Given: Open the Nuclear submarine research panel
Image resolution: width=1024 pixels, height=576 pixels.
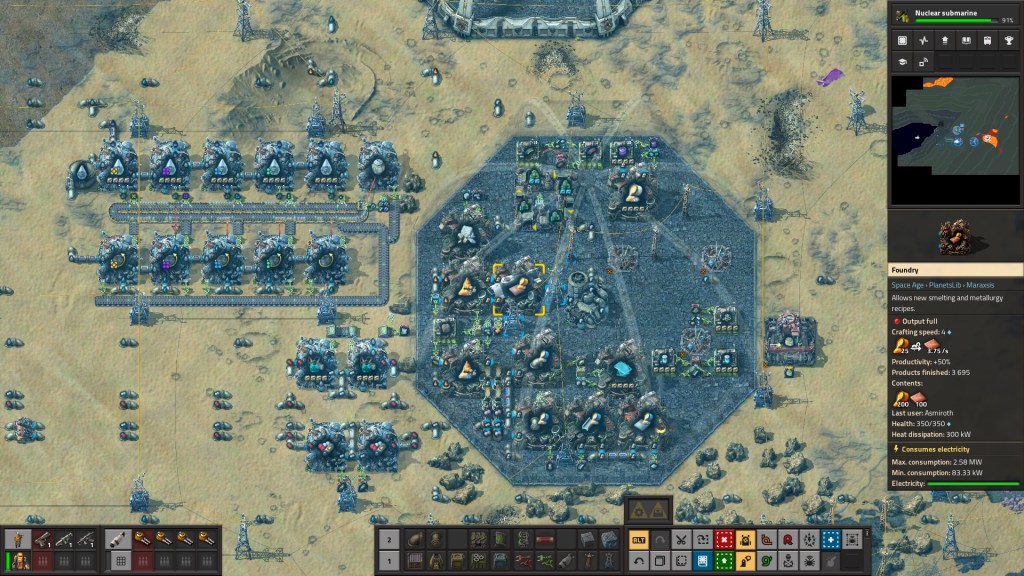Looking at the screenshot, I should pyautogui.click(x=956, y=15).
